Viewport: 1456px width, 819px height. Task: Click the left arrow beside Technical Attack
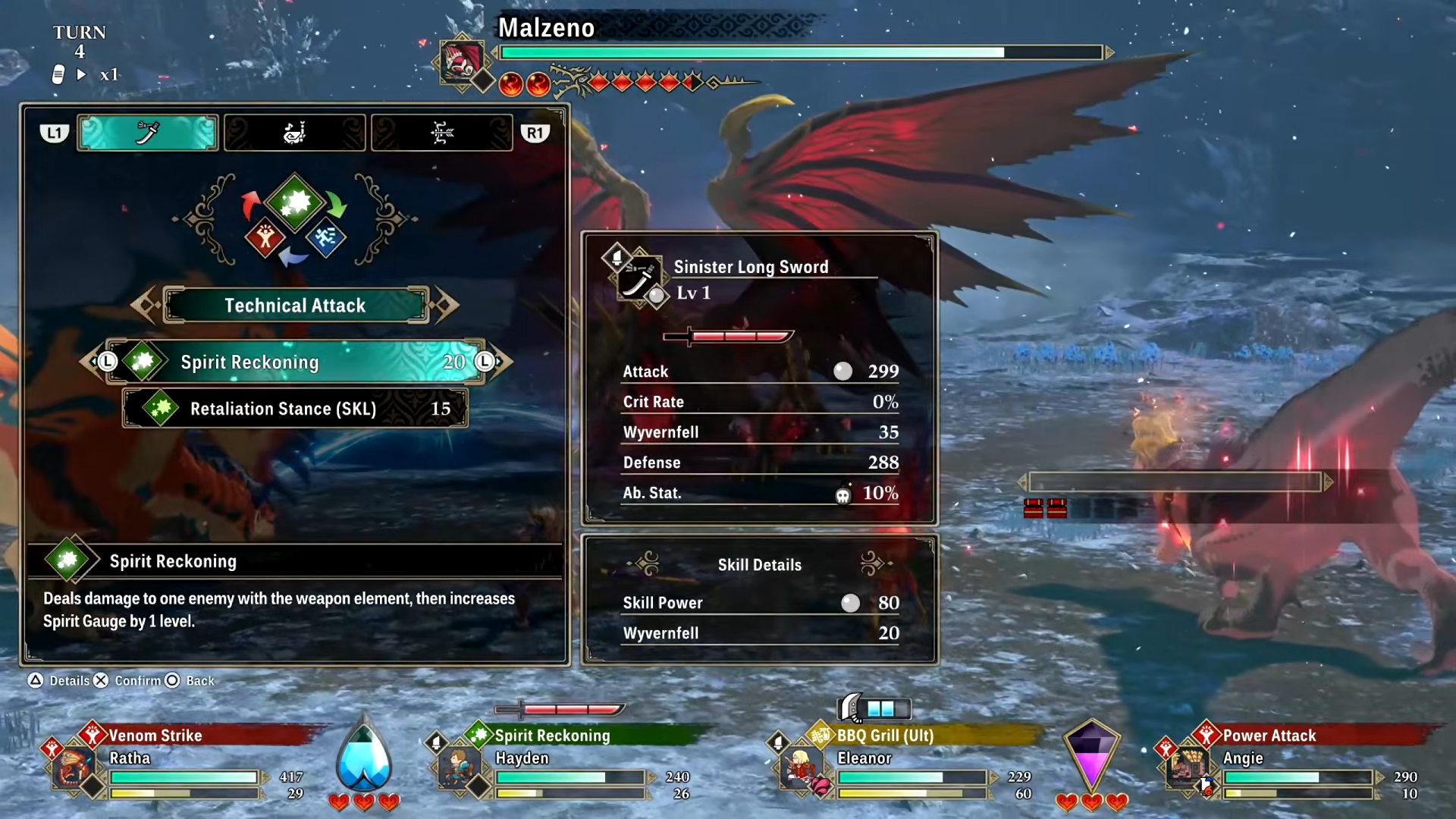point(144,305)
